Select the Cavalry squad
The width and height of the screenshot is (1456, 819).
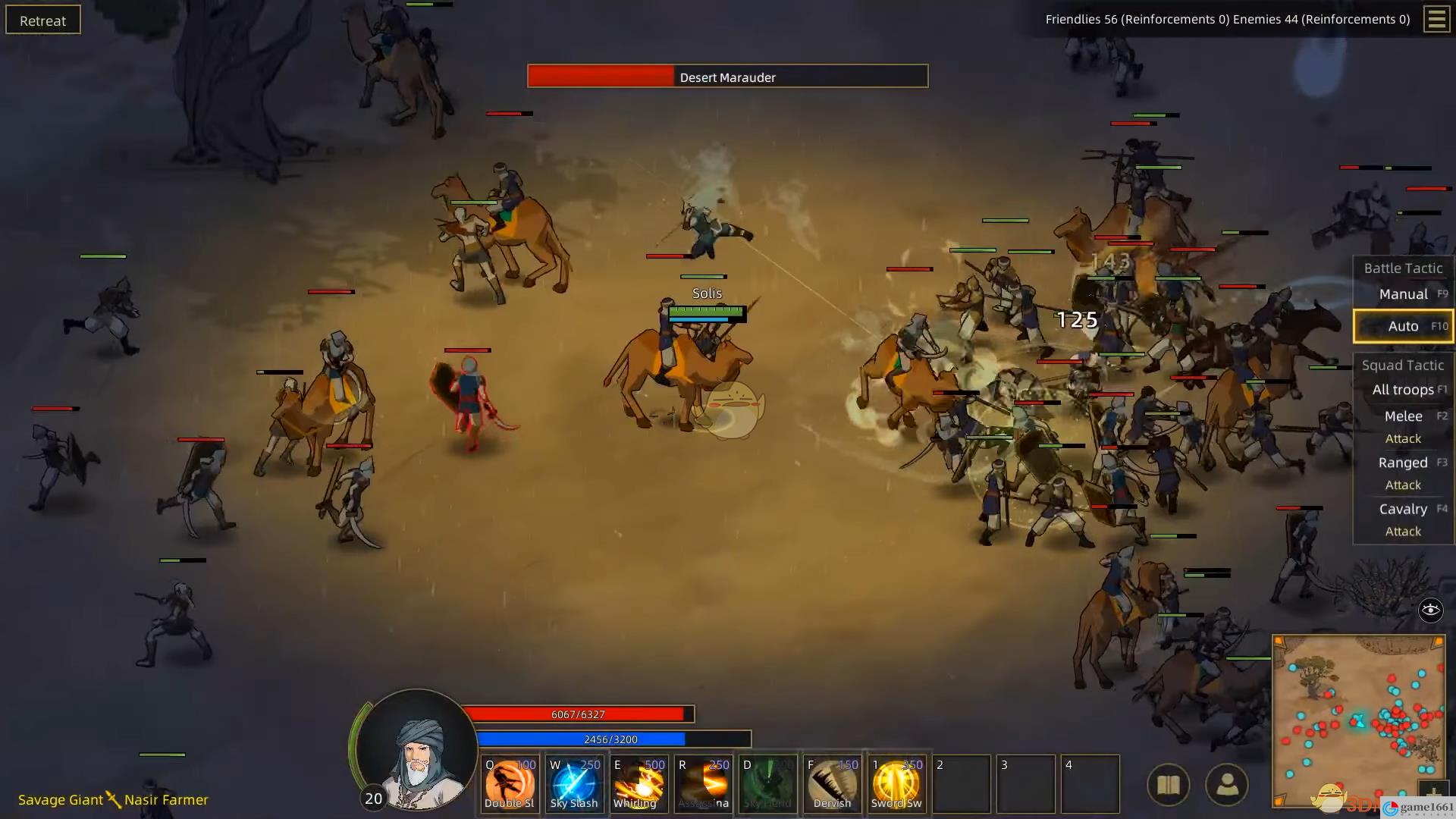1403,509
